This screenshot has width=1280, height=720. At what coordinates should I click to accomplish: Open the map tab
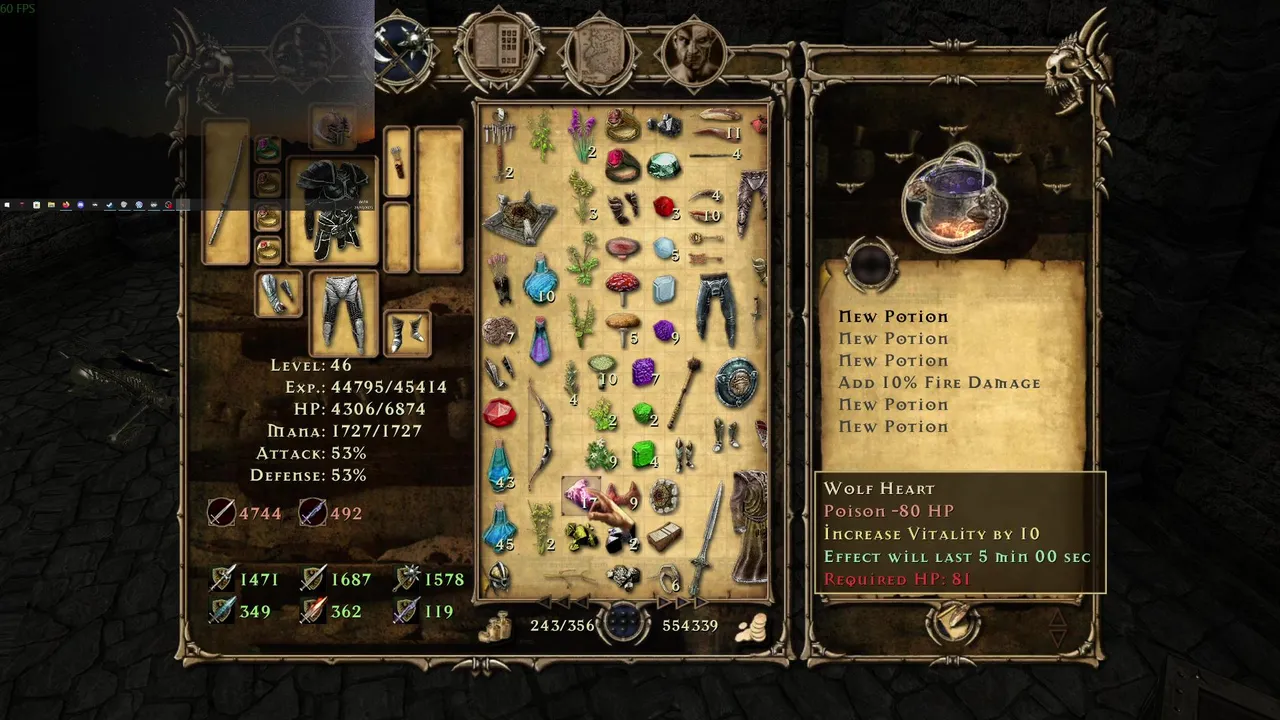(x=599, y=50)
